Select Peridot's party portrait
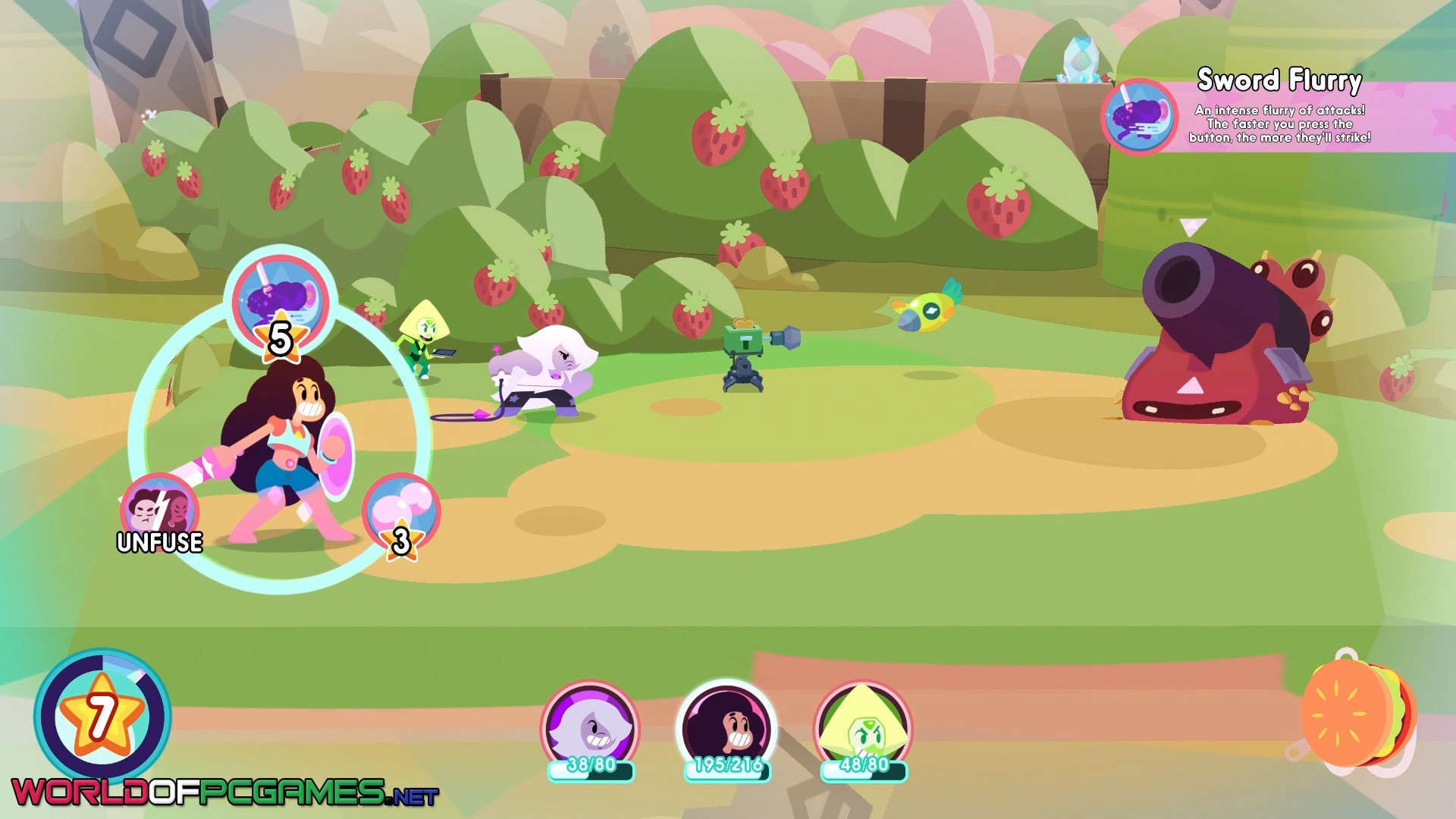This screenshot has width=1456, height=819. [863, 729]
